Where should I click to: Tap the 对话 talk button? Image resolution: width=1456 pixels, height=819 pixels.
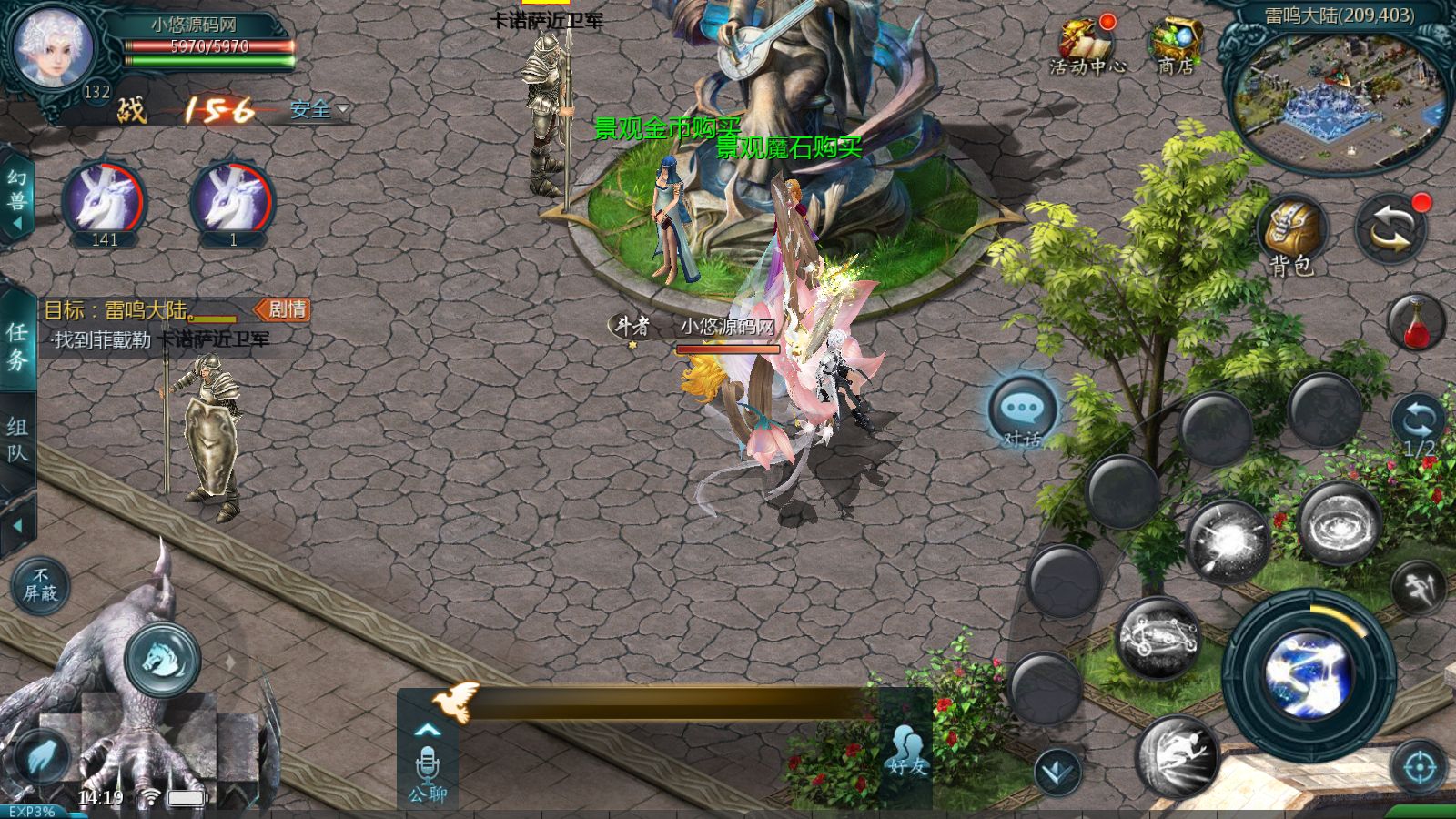pyautogui.click(x=1023, y=412)
